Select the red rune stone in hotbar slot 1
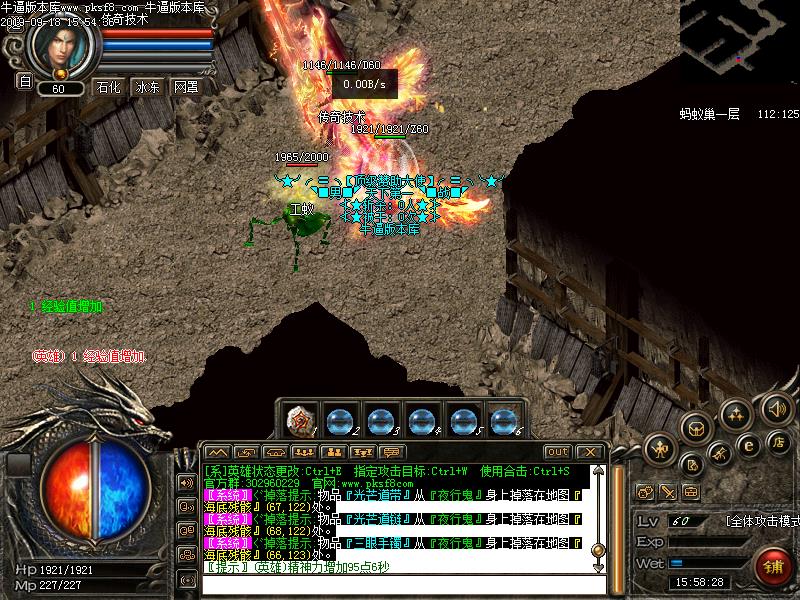Image resolution: width=800 pixels, height=600 pixels. [x=299, y=420]
